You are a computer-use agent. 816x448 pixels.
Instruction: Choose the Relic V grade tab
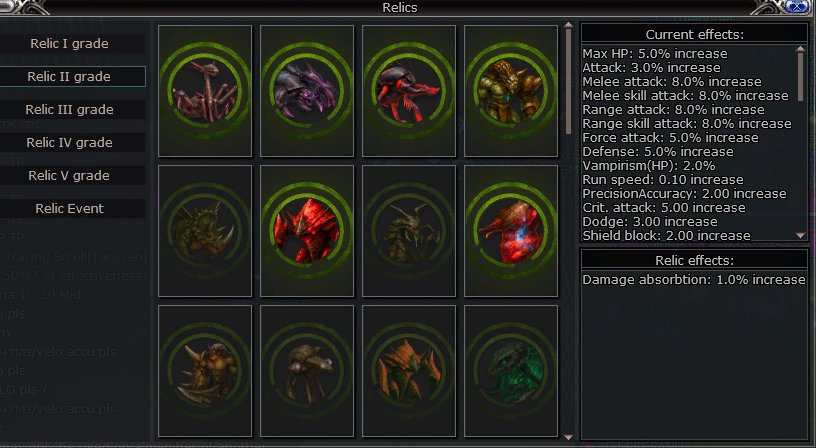69,176
